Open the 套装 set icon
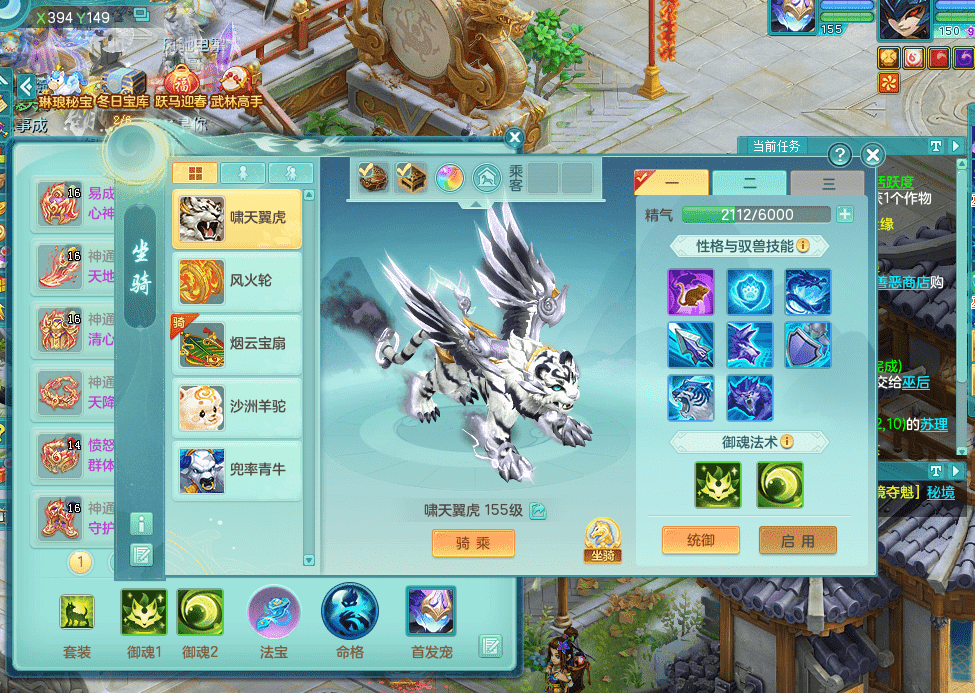This screenshot has width=975, height=693. 77,612
